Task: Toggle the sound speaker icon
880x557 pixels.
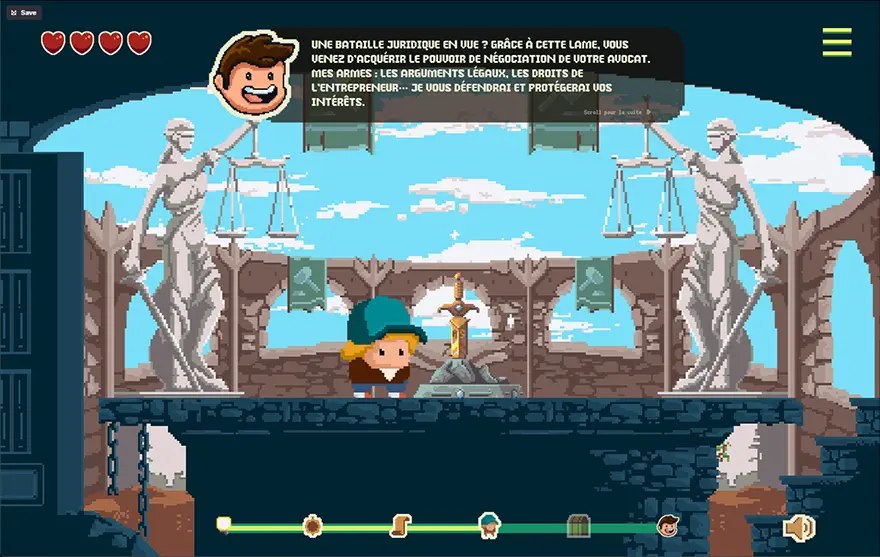Action: (798, 527)
